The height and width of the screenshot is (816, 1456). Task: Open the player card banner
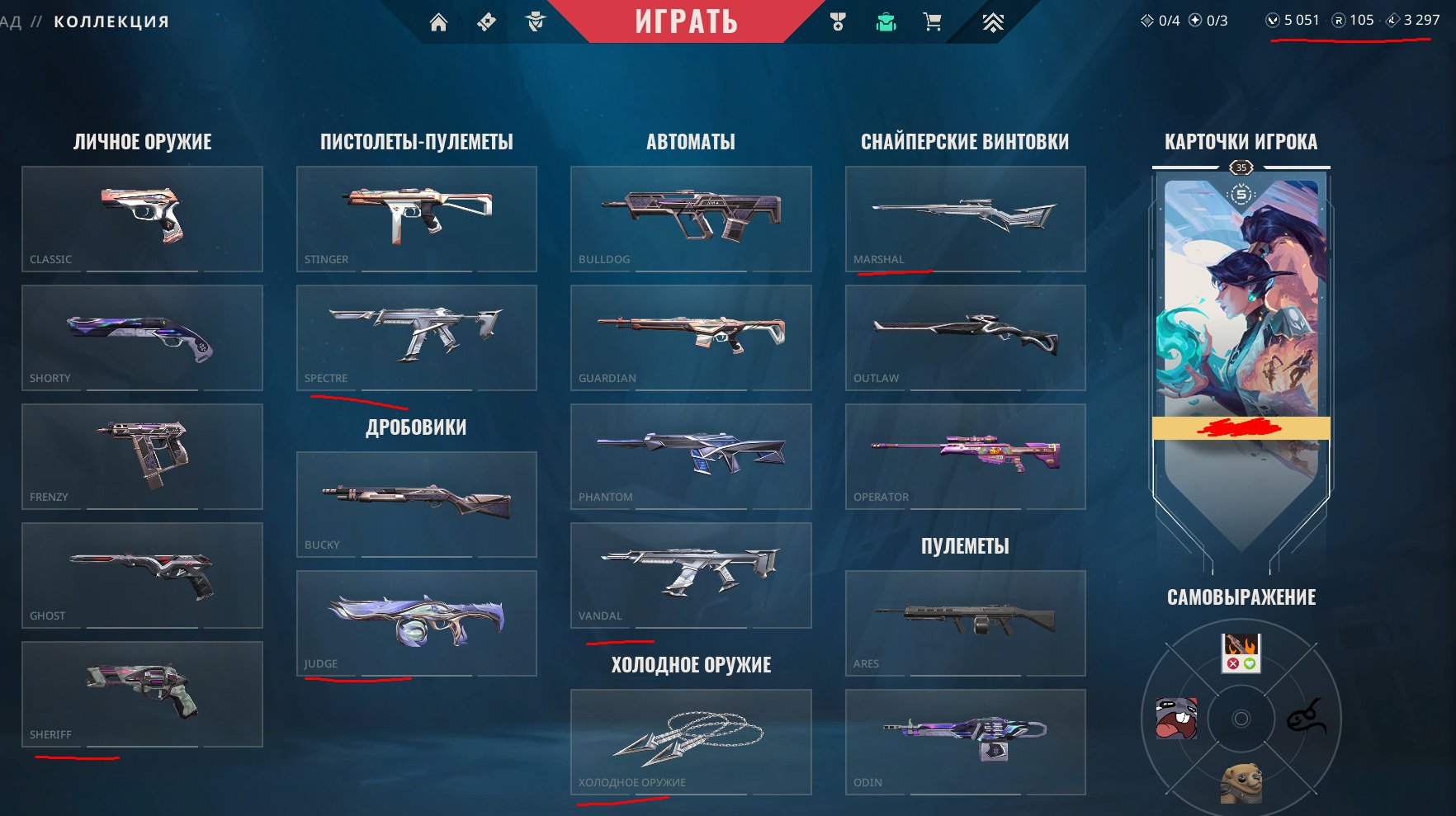click(x=1241, y=330)
